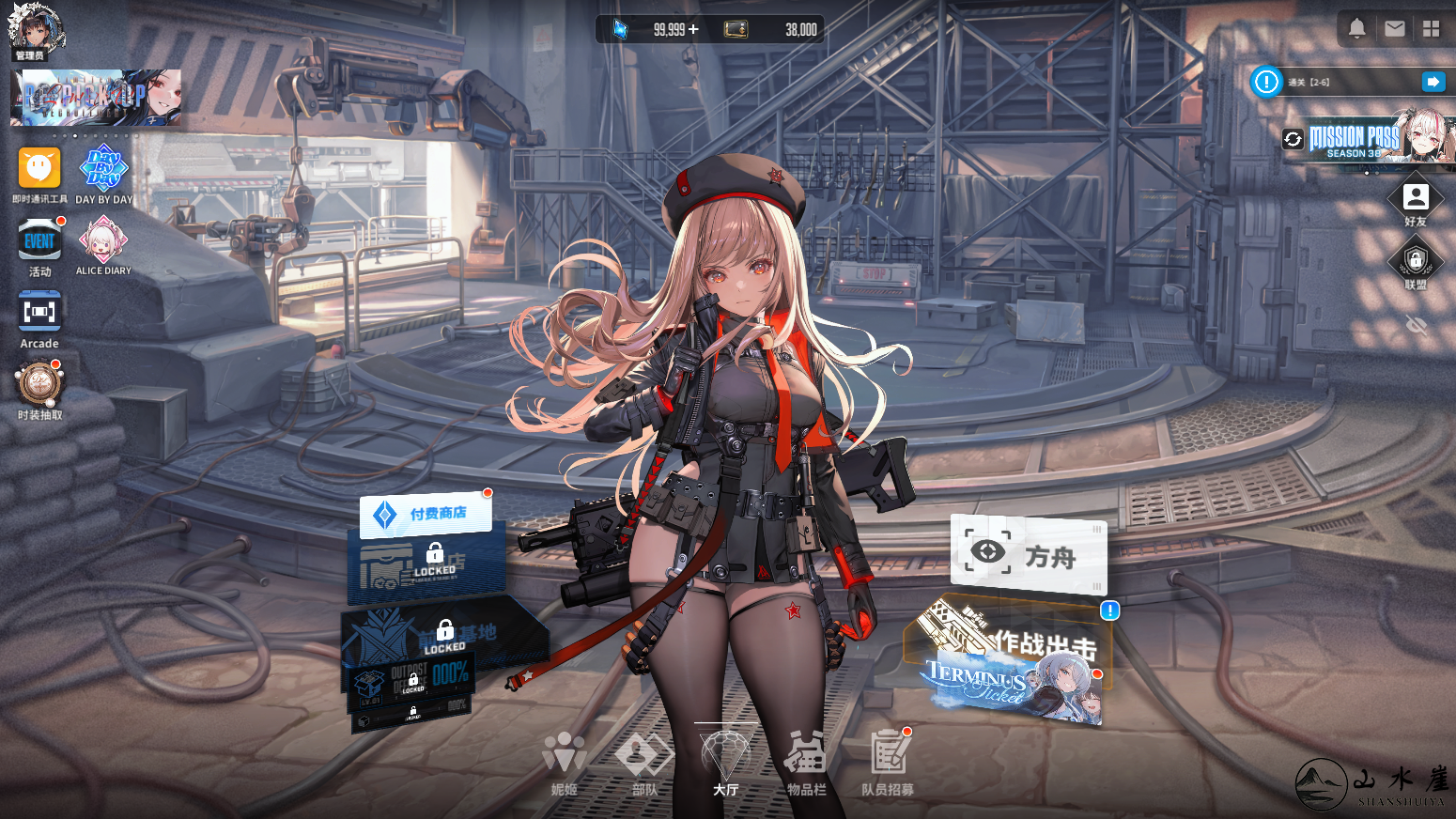The height and width of the screenshot is (819, 1456).
Task: Open the grid menu icon
Action: 1431,29
